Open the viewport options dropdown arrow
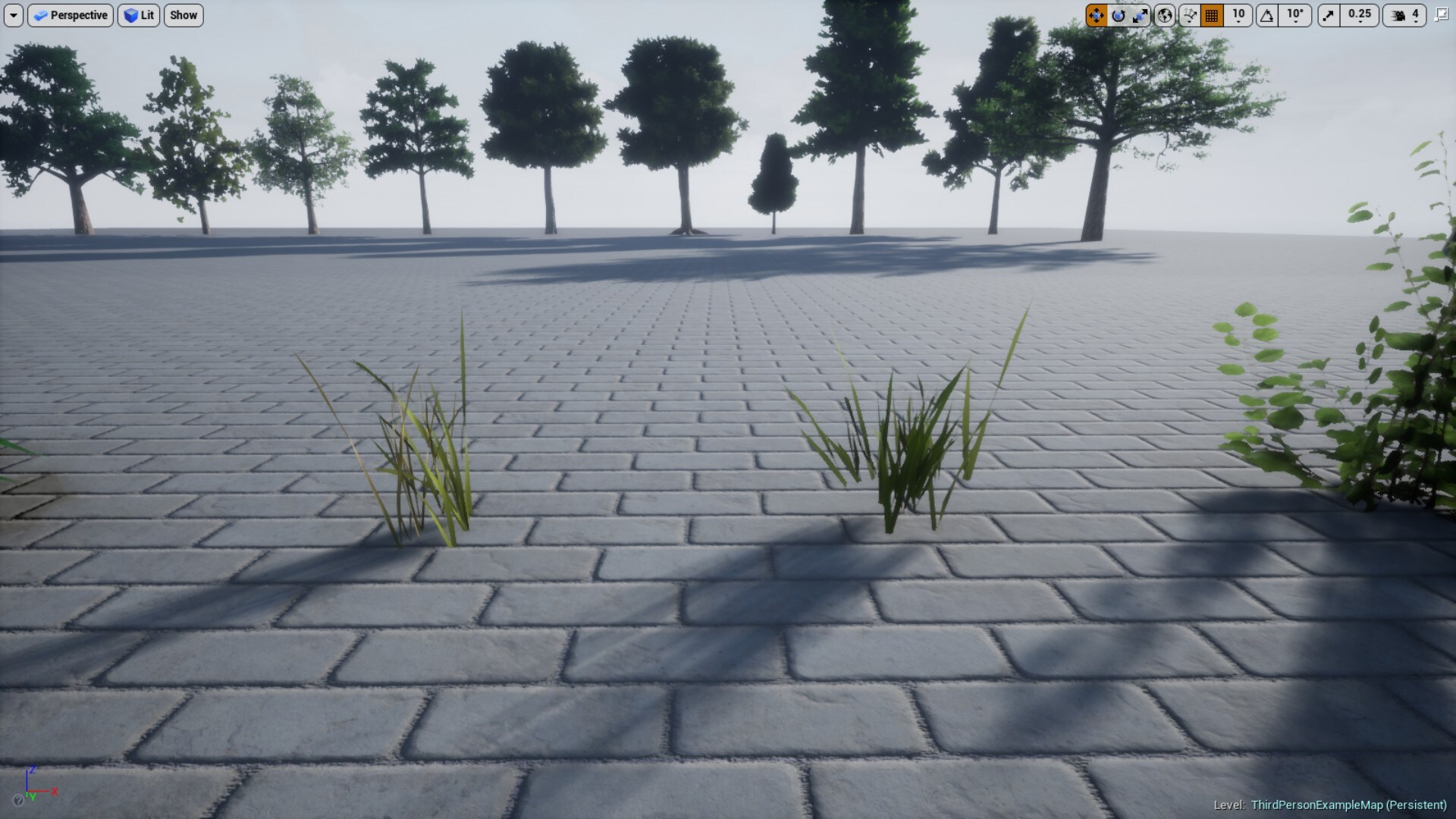 click(x=12, y=15)
